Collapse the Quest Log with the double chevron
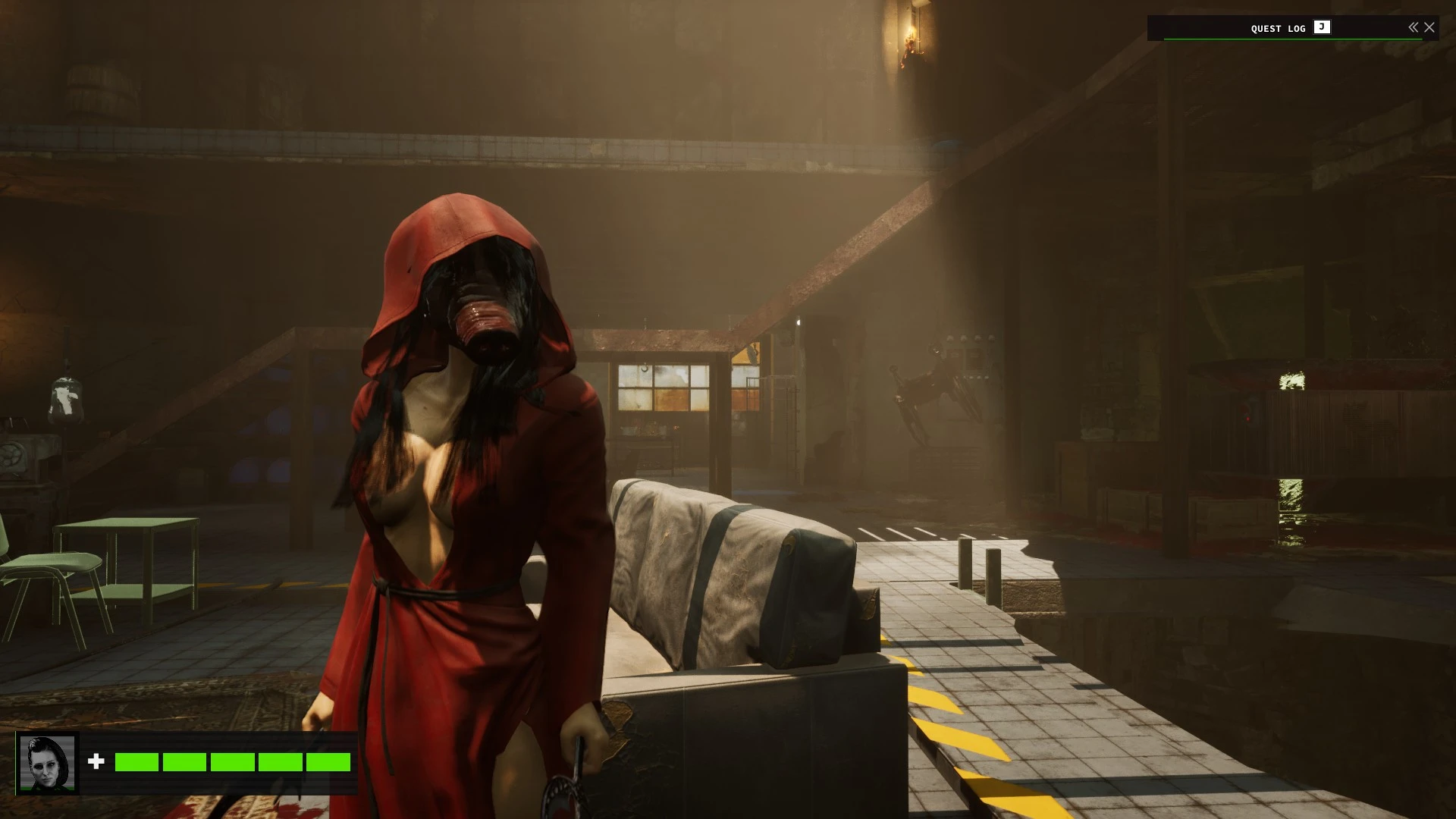This screenshot has height=819, width=1456. [1413, 27]
